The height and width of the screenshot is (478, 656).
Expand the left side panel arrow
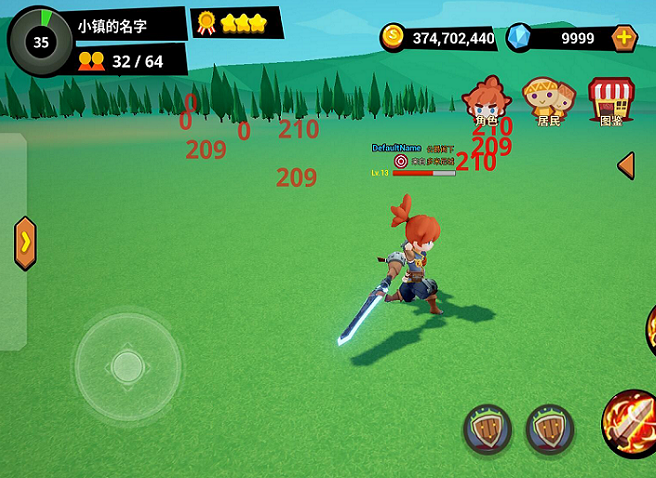25,243
